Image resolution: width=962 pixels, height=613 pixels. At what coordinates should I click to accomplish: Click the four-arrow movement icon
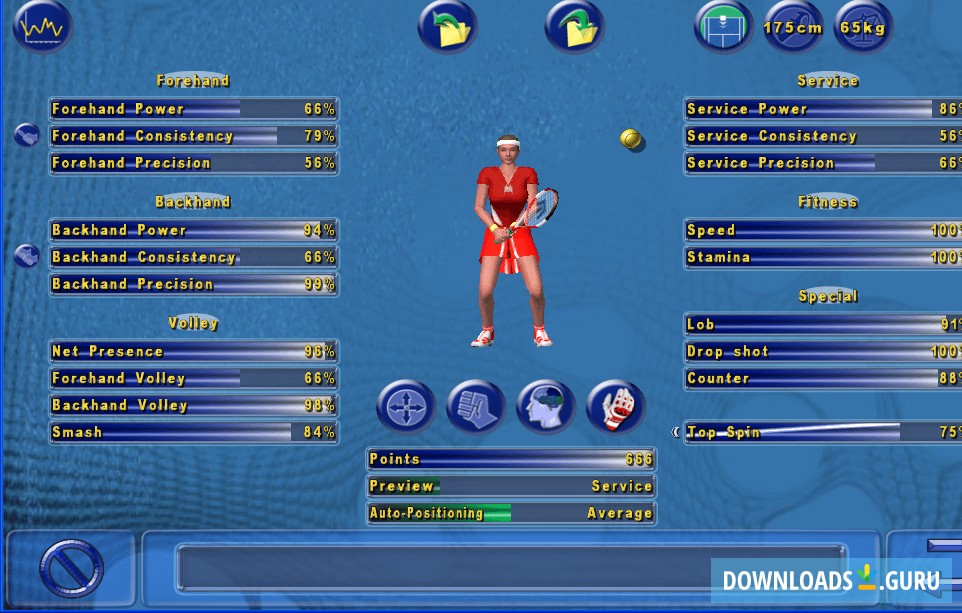pyautogui.click(x=406, y=407)
